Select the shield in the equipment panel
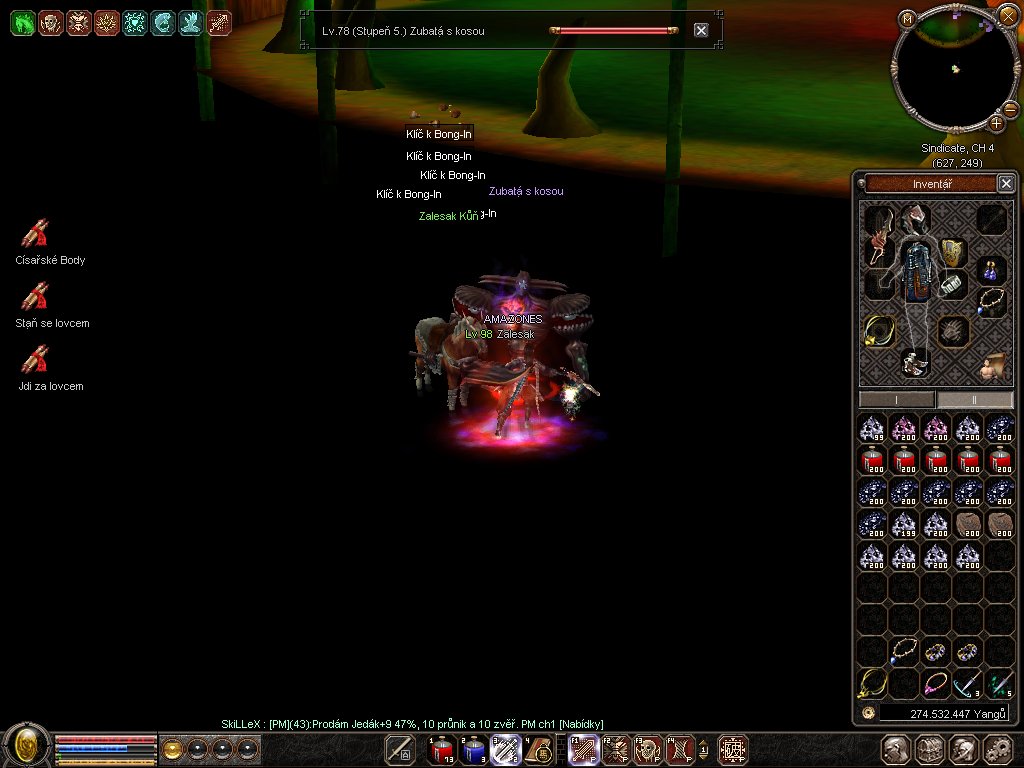This screenshot has width=1024, height=768. click(x=953, y=251)
